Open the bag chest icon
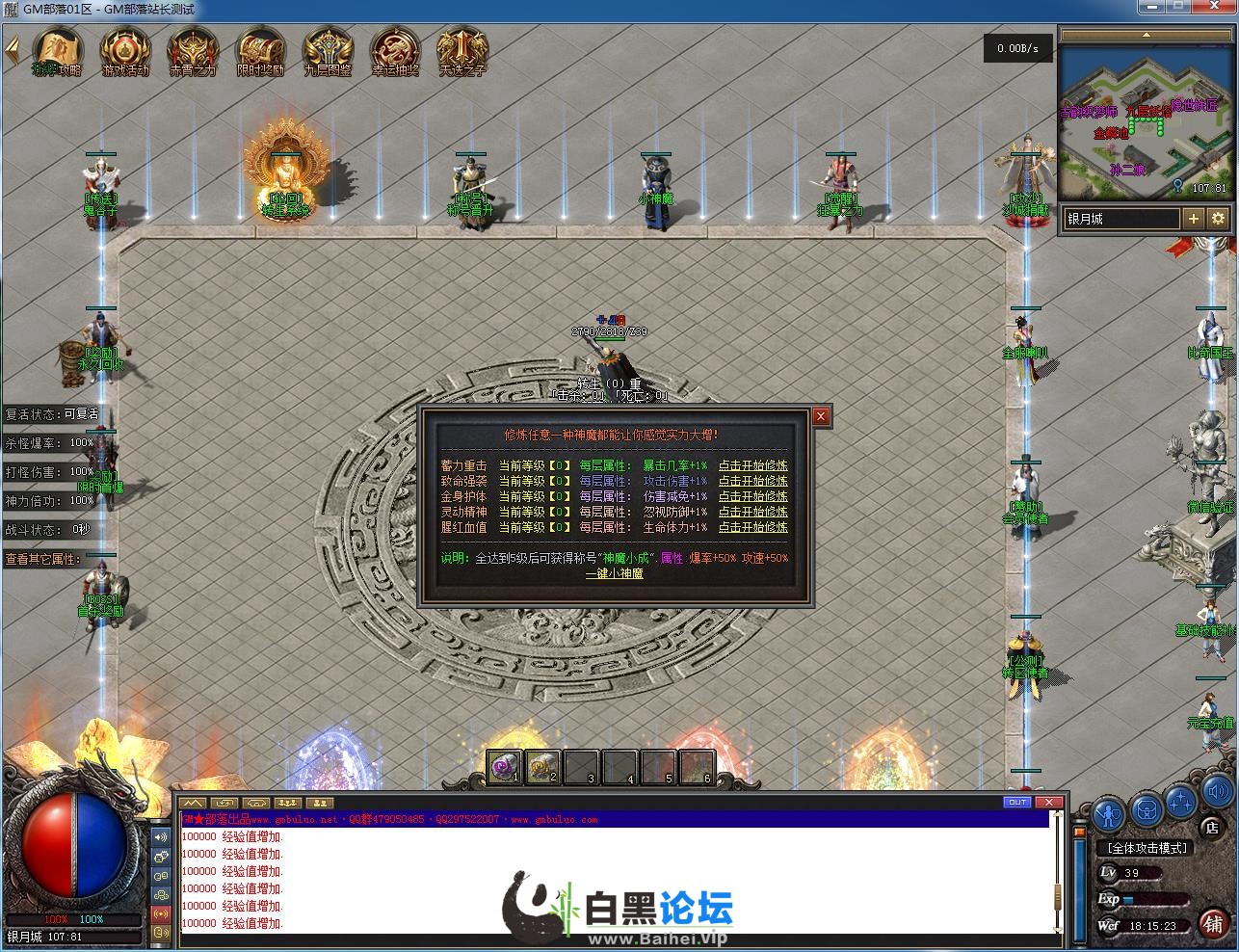 tap(1147, 809)
